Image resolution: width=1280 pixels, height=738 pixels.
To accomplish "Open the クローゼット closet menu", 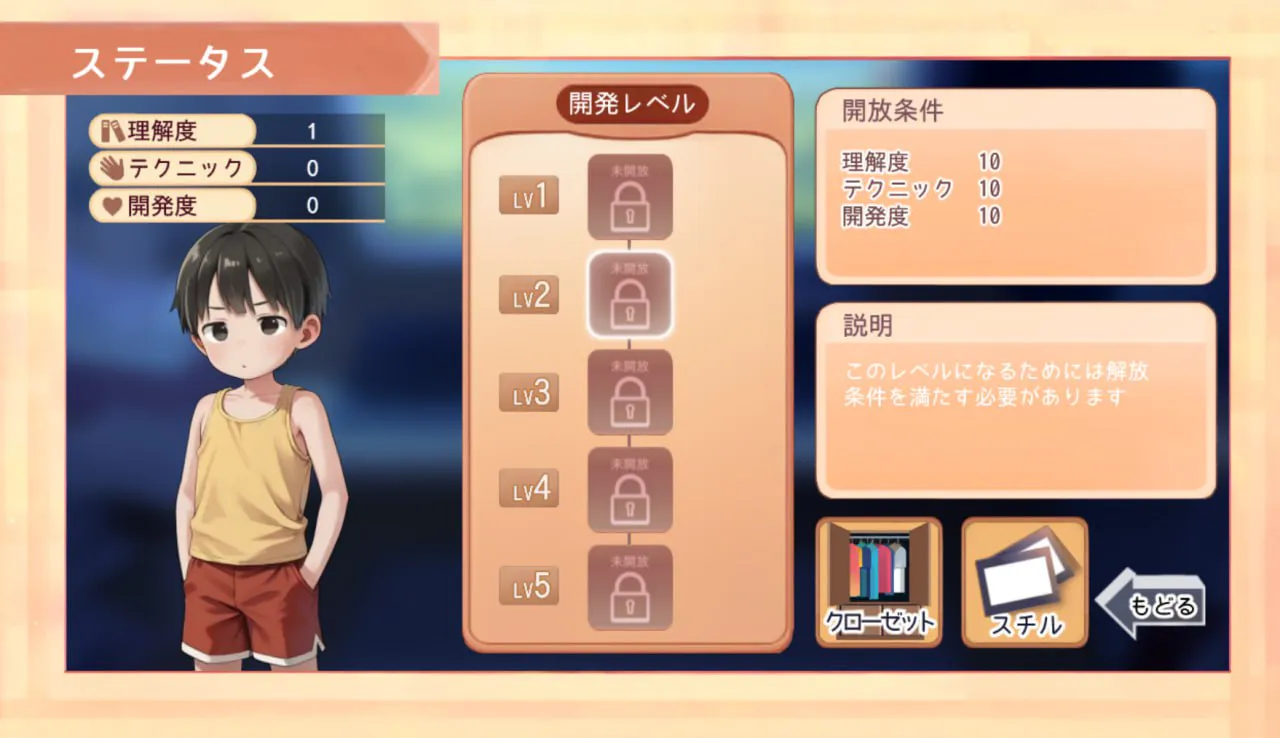I will click(879, 582).
